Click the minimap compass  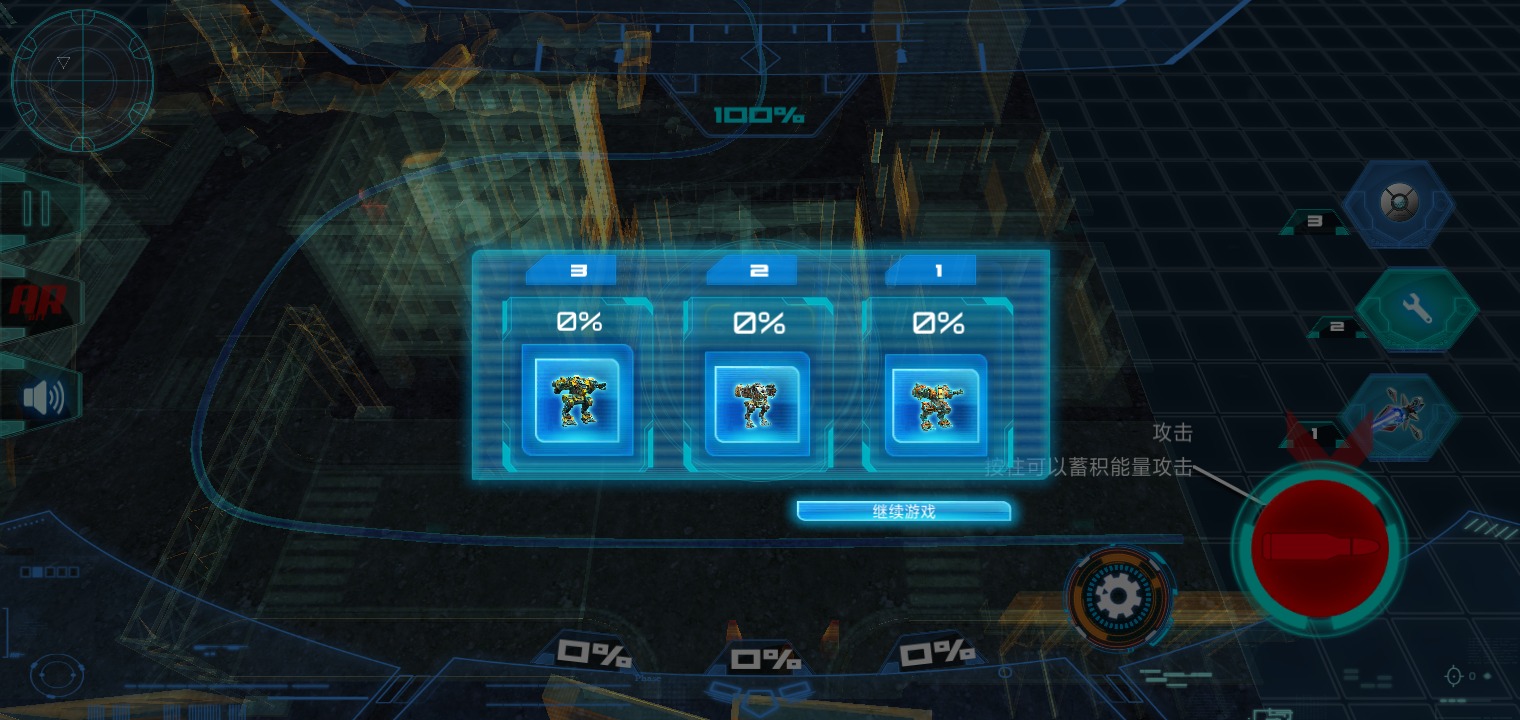click(82, 80)
